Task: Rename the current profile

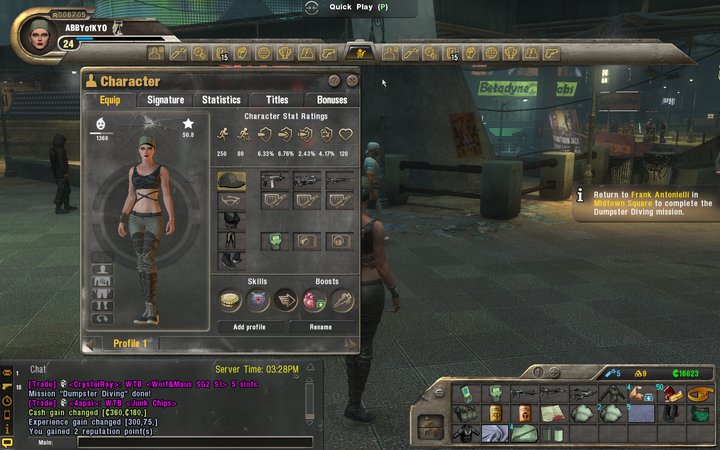Action: (x=321, y=327)
